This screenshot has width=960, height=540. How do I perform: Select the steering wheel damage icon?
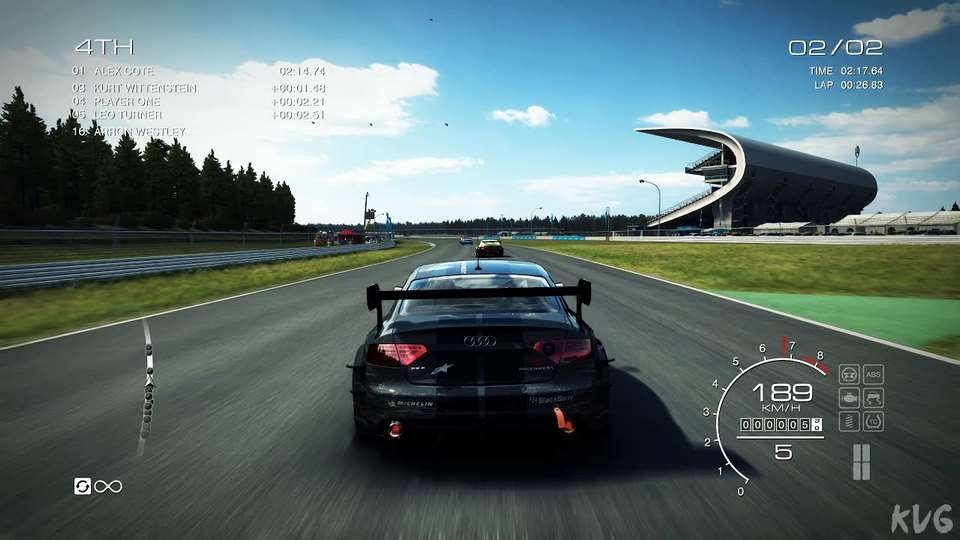(x=849, y=374)
